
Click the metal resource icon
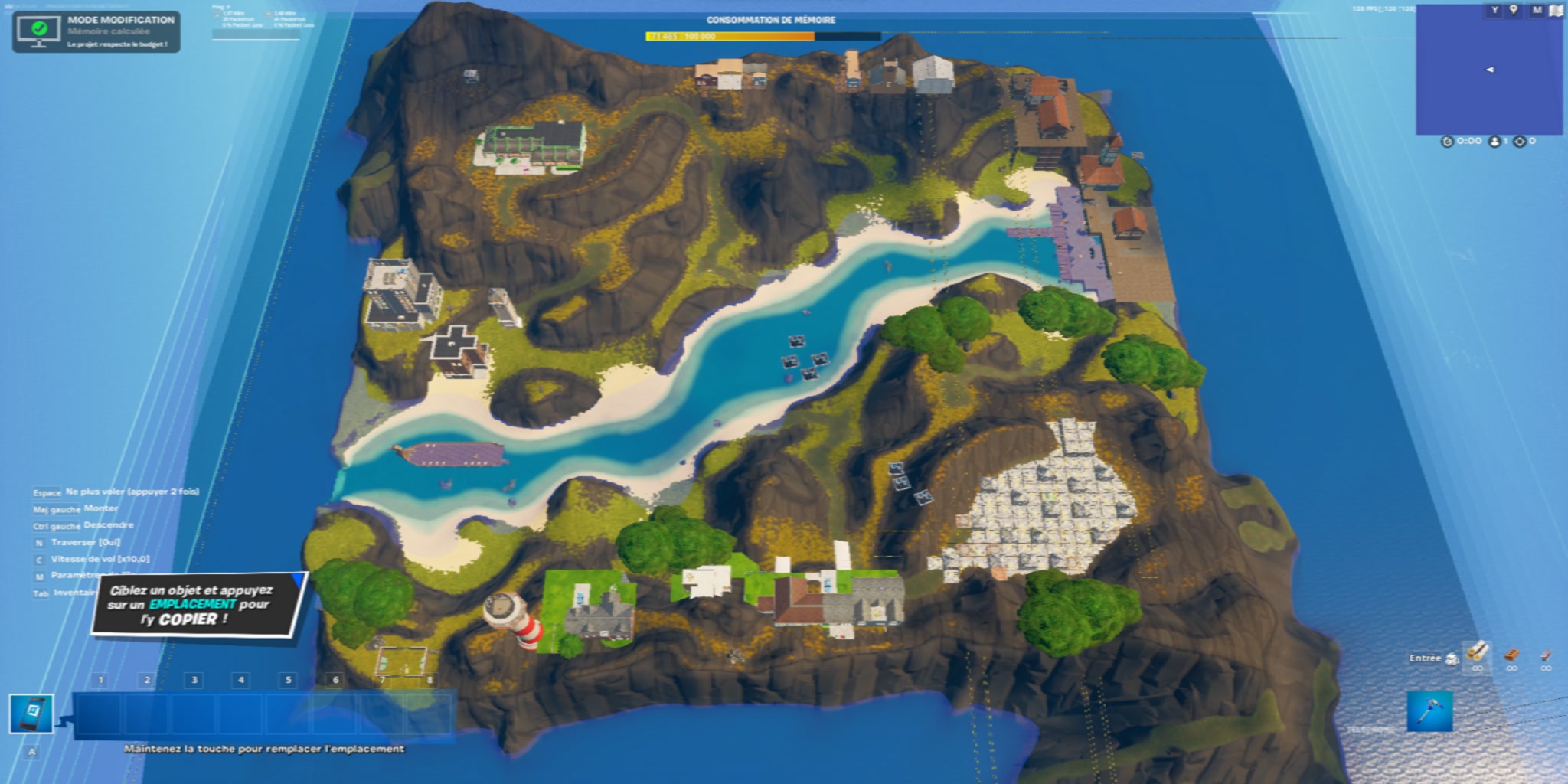pyautogui.click(x=1546, y=655)
